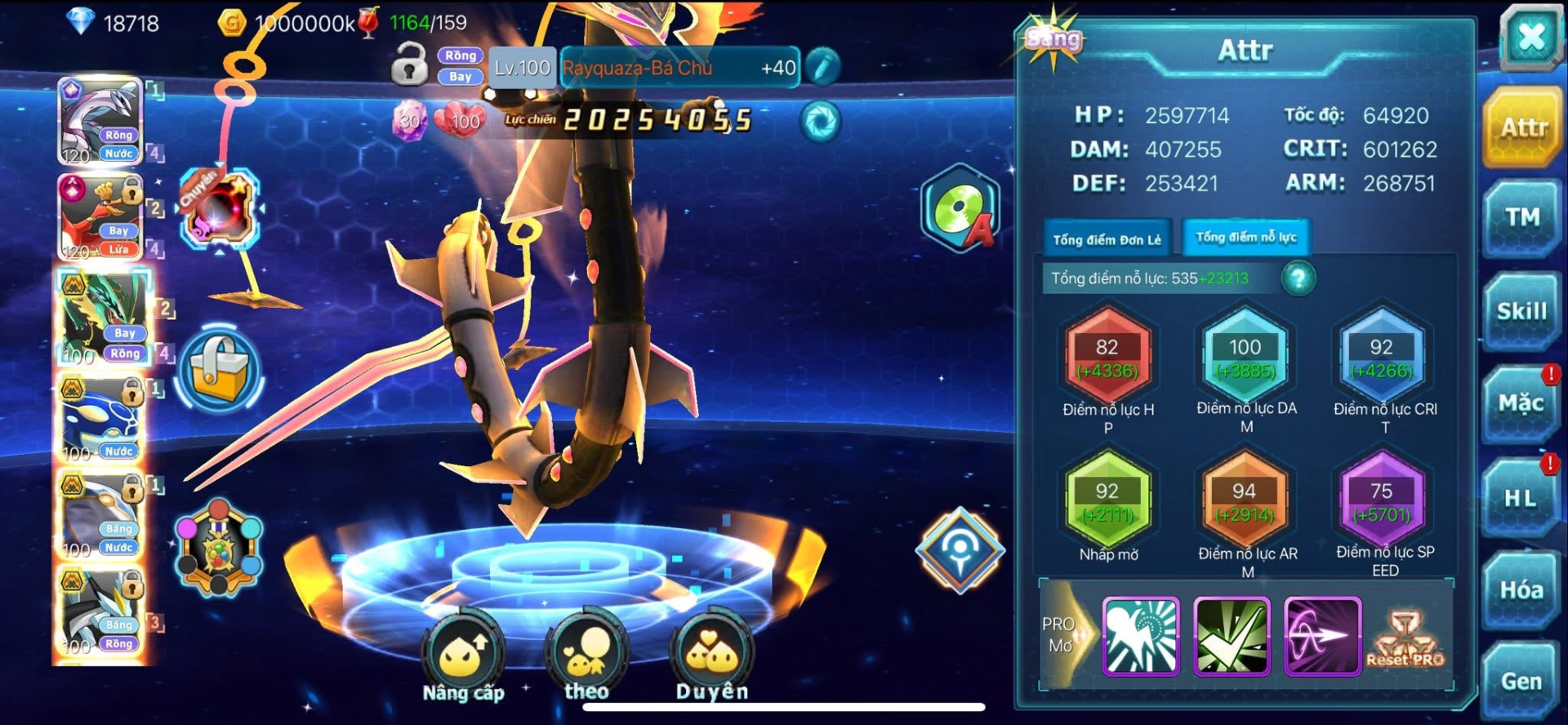
Task: Click the green disc A icon
Action: (x=960, y=208)
